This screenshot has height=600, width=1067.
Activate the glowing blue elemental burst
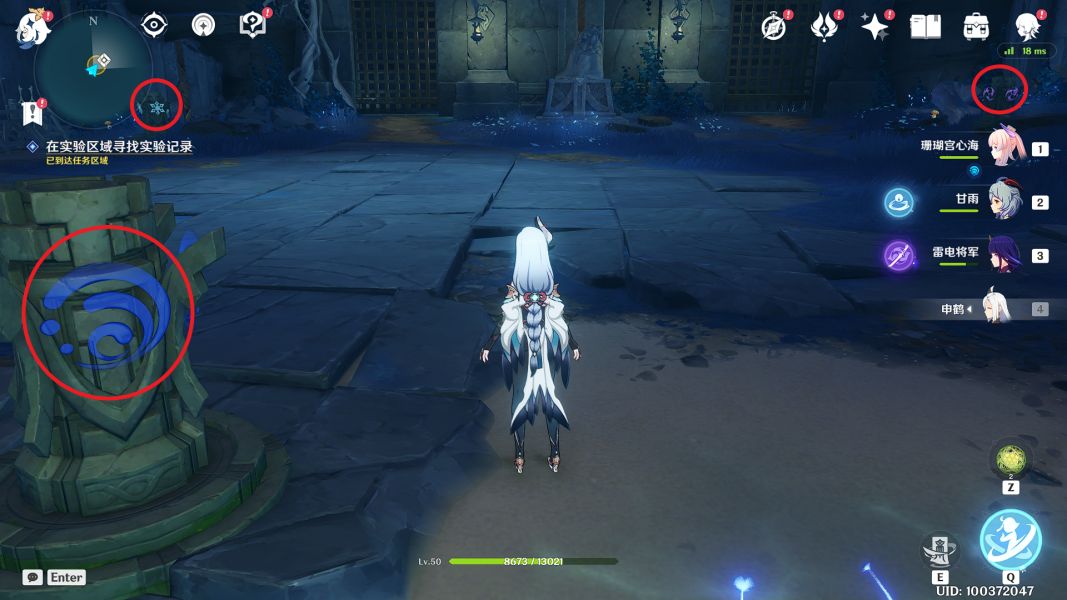[1010, 540]
